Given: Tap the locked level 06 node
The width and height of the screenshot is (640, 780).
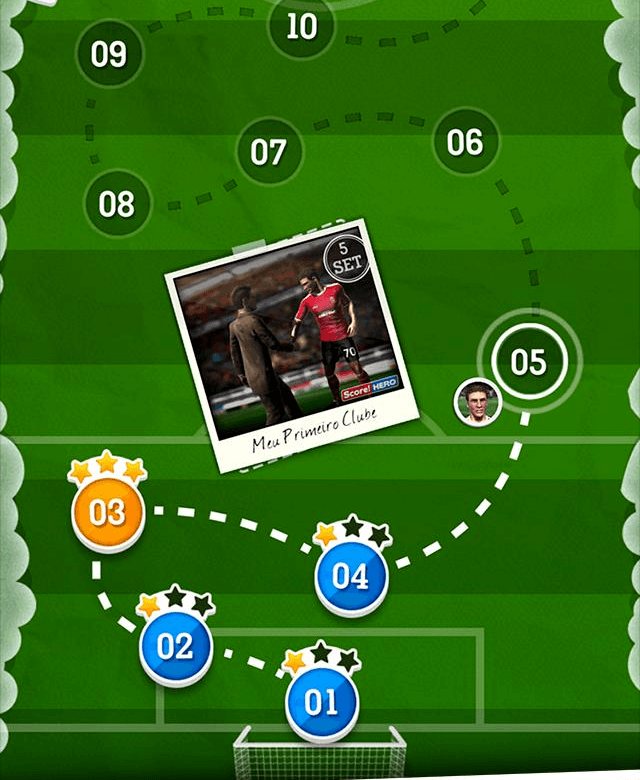Looking at the screenshot, I should [465, 142].
